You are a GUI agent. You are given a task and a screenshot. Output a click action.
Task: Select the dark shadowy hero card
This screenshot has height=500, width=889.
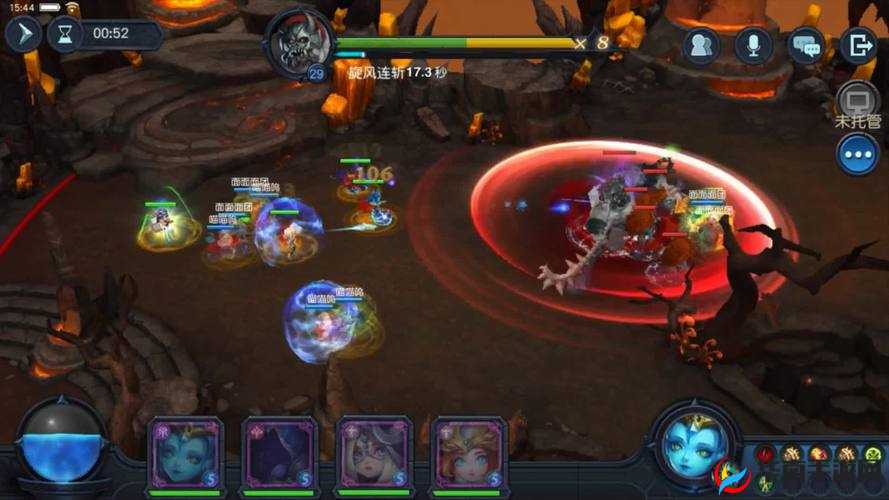(x=279, y=453)
